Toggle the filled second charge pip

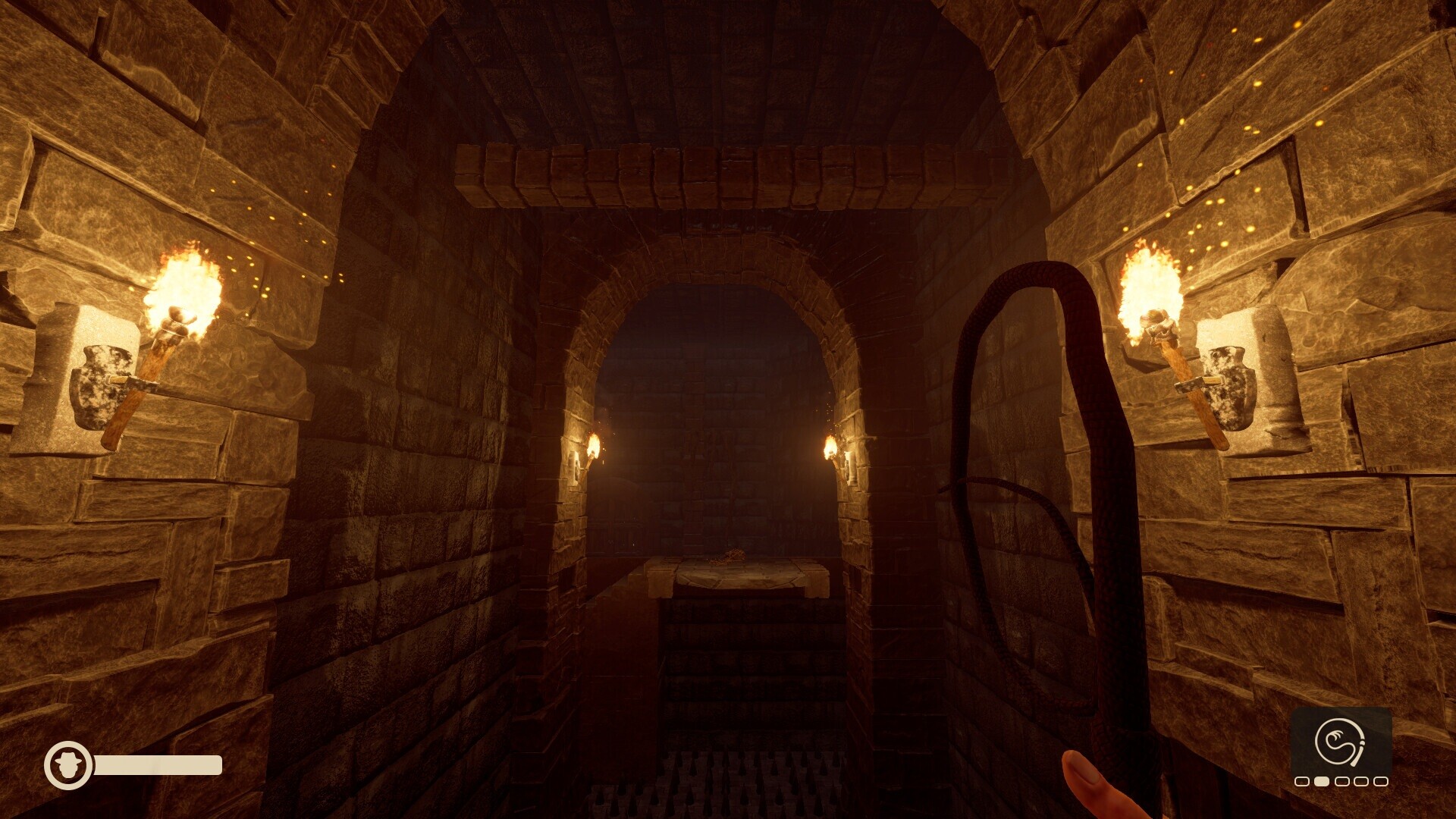[1321, 781]
